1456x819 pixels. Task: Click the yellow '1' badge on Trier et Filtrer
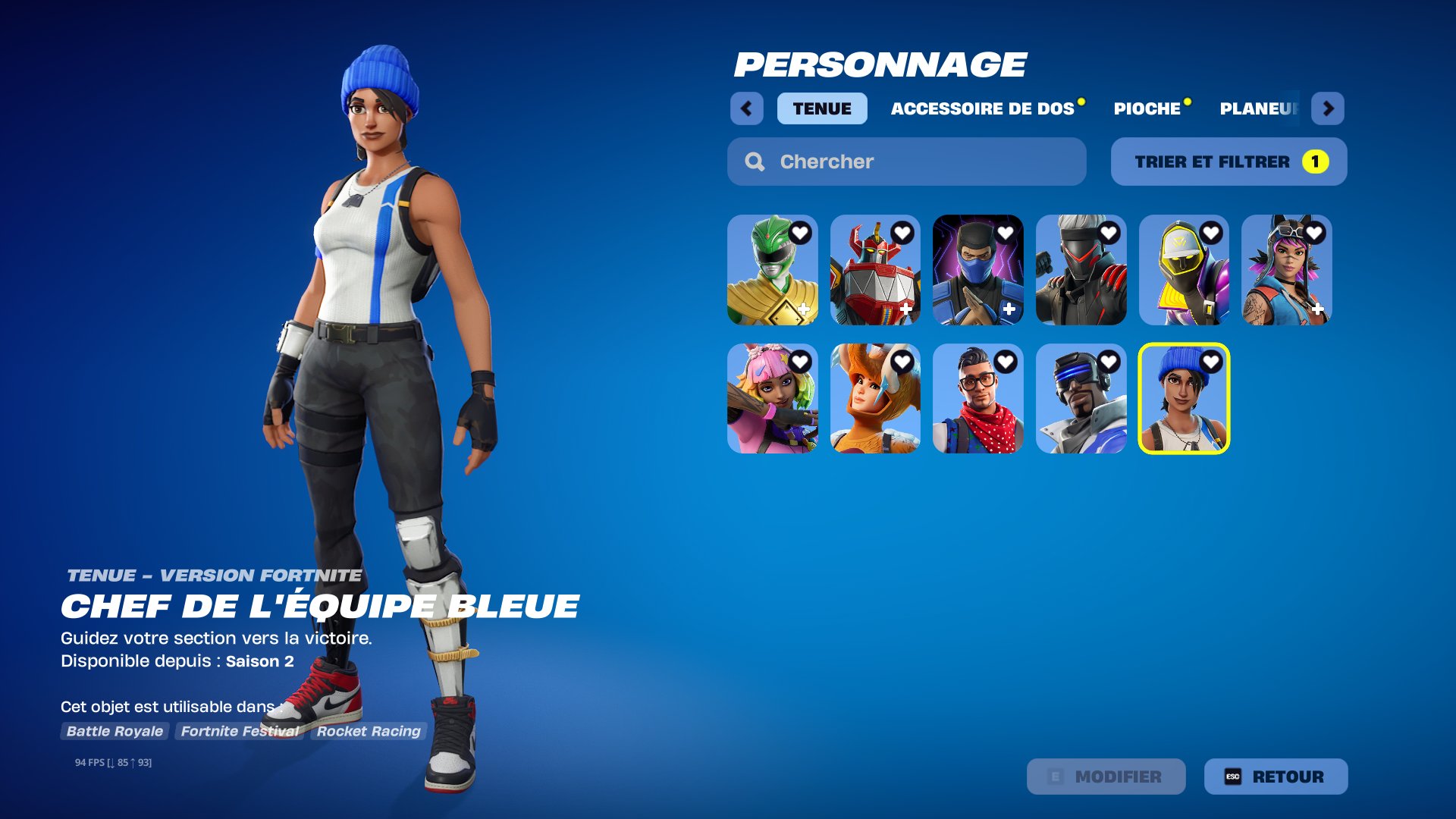pos(1314,161)
